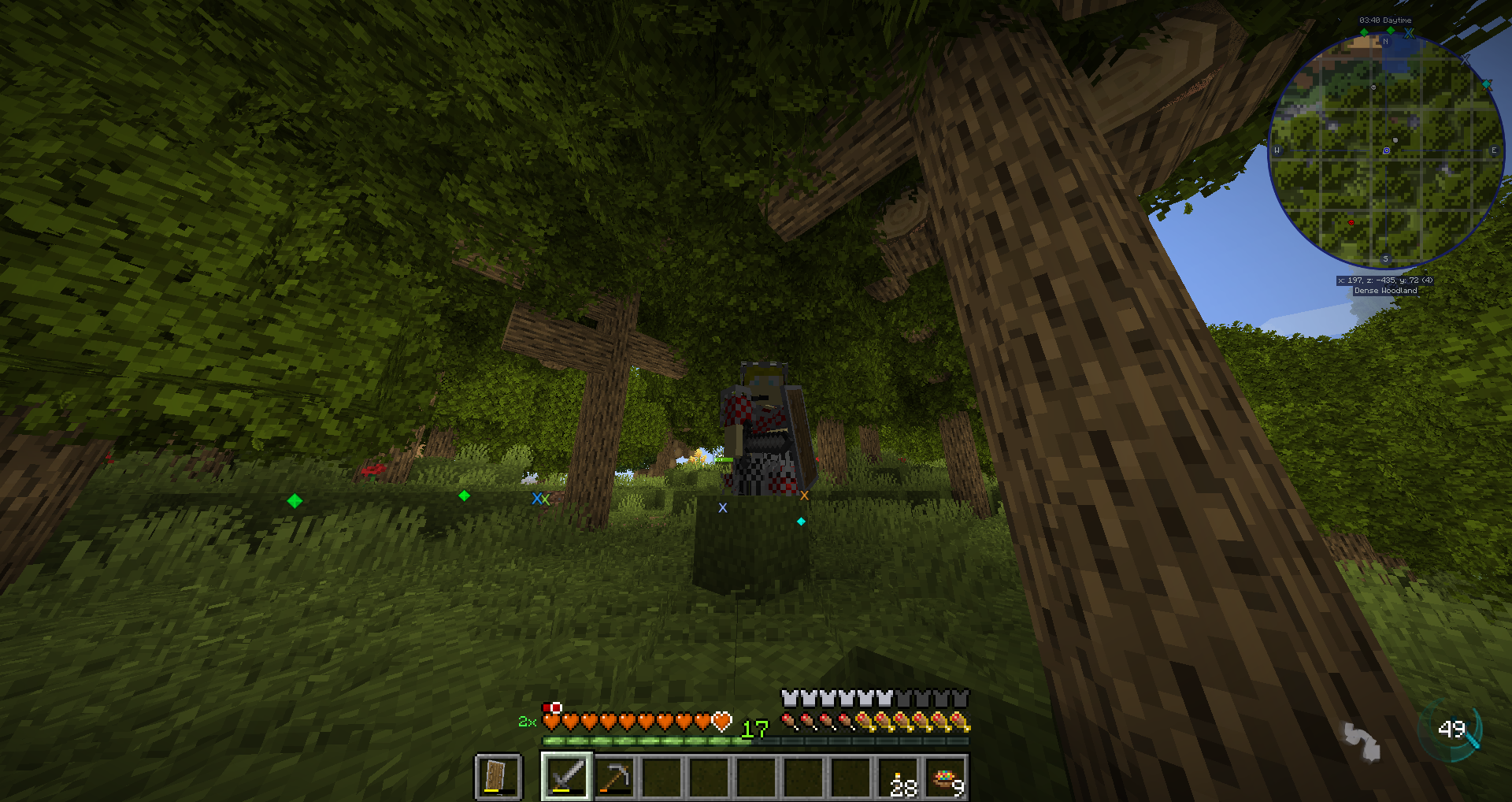This screenshot has width=1512, height=802.
Task: Click the orange X waypoint marker near the villager
Action: pos(803,494)
